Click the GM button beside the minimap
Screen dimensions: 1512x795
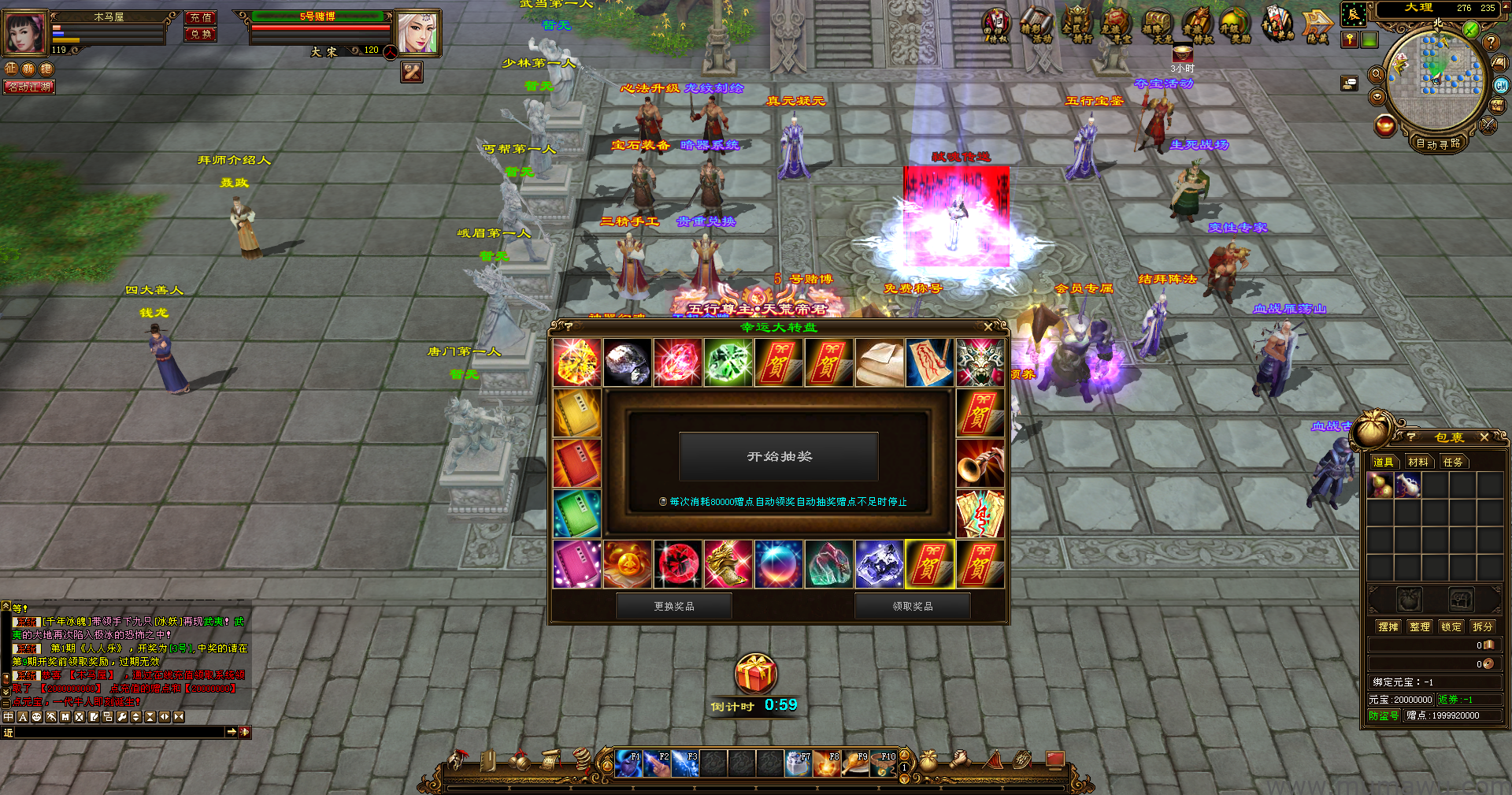(x=1501, y=86)
